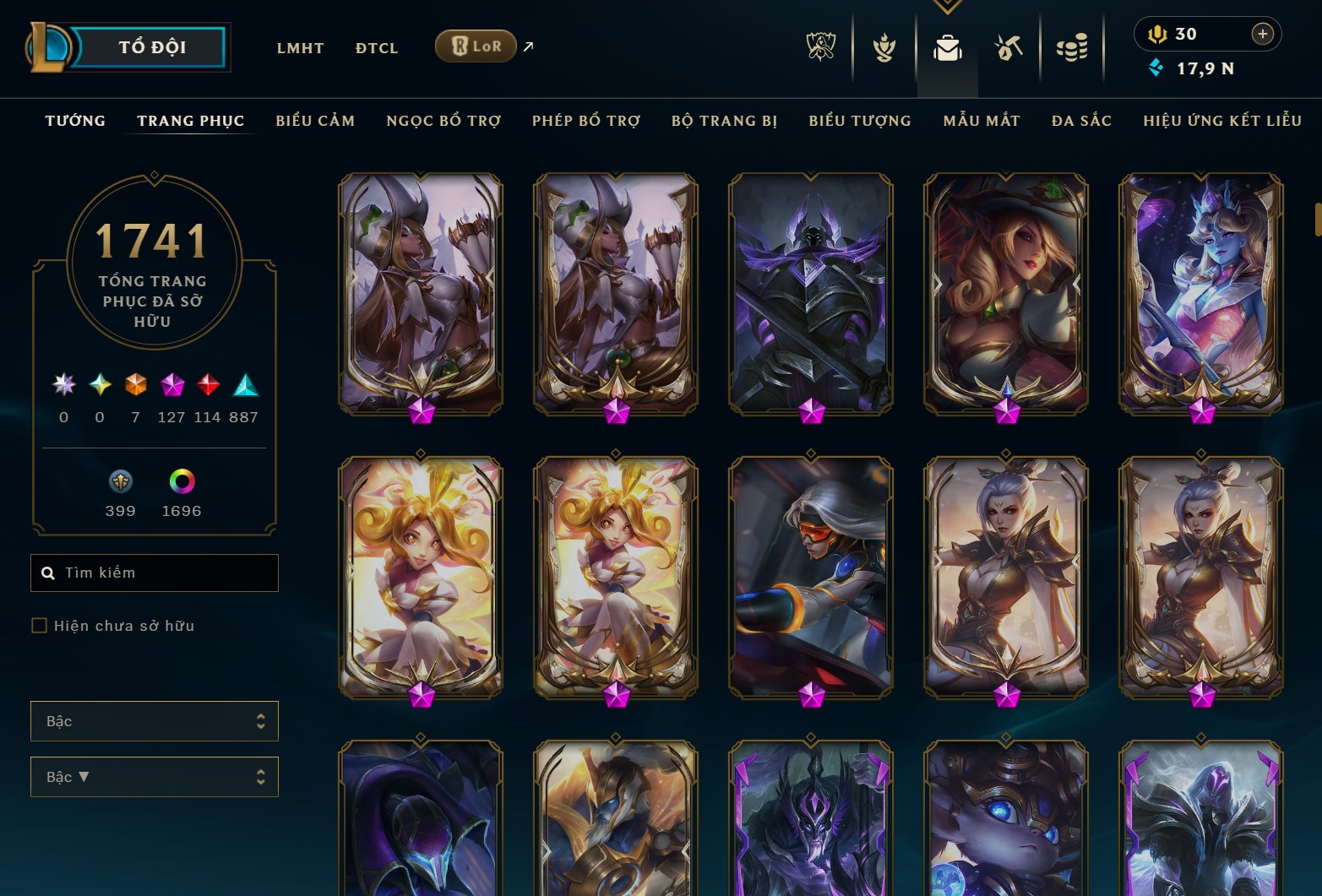Click the magnifying glass in the search bar
The height and width of the screenshot is (896, 1322).
[47, 573]
